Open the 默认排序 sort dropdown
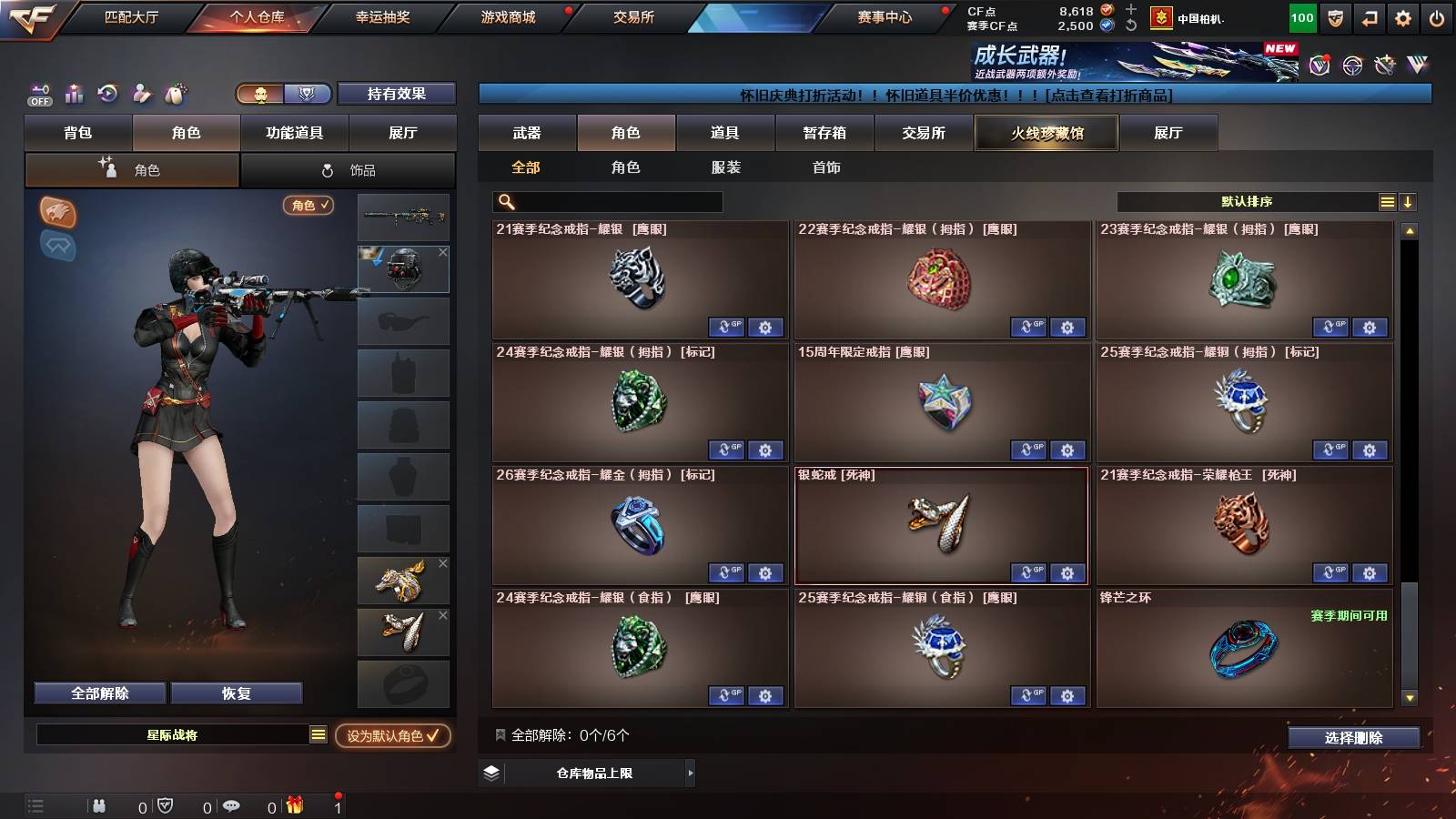 click(x=1247, y=202)
